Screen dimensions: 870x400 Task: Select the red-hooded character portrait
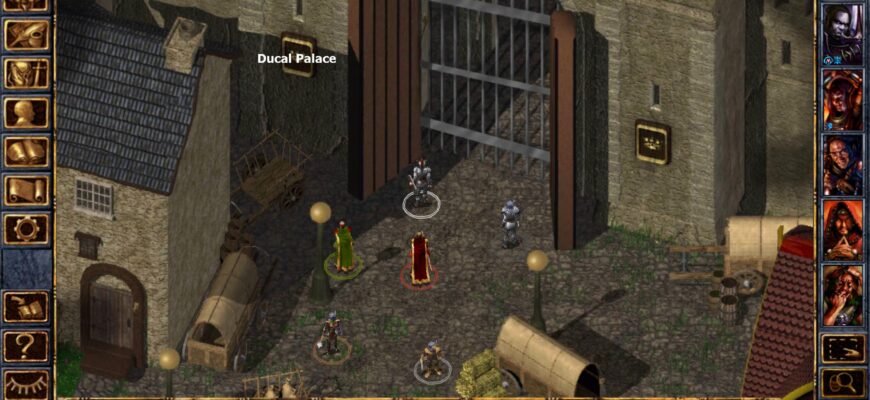(842, 229)
